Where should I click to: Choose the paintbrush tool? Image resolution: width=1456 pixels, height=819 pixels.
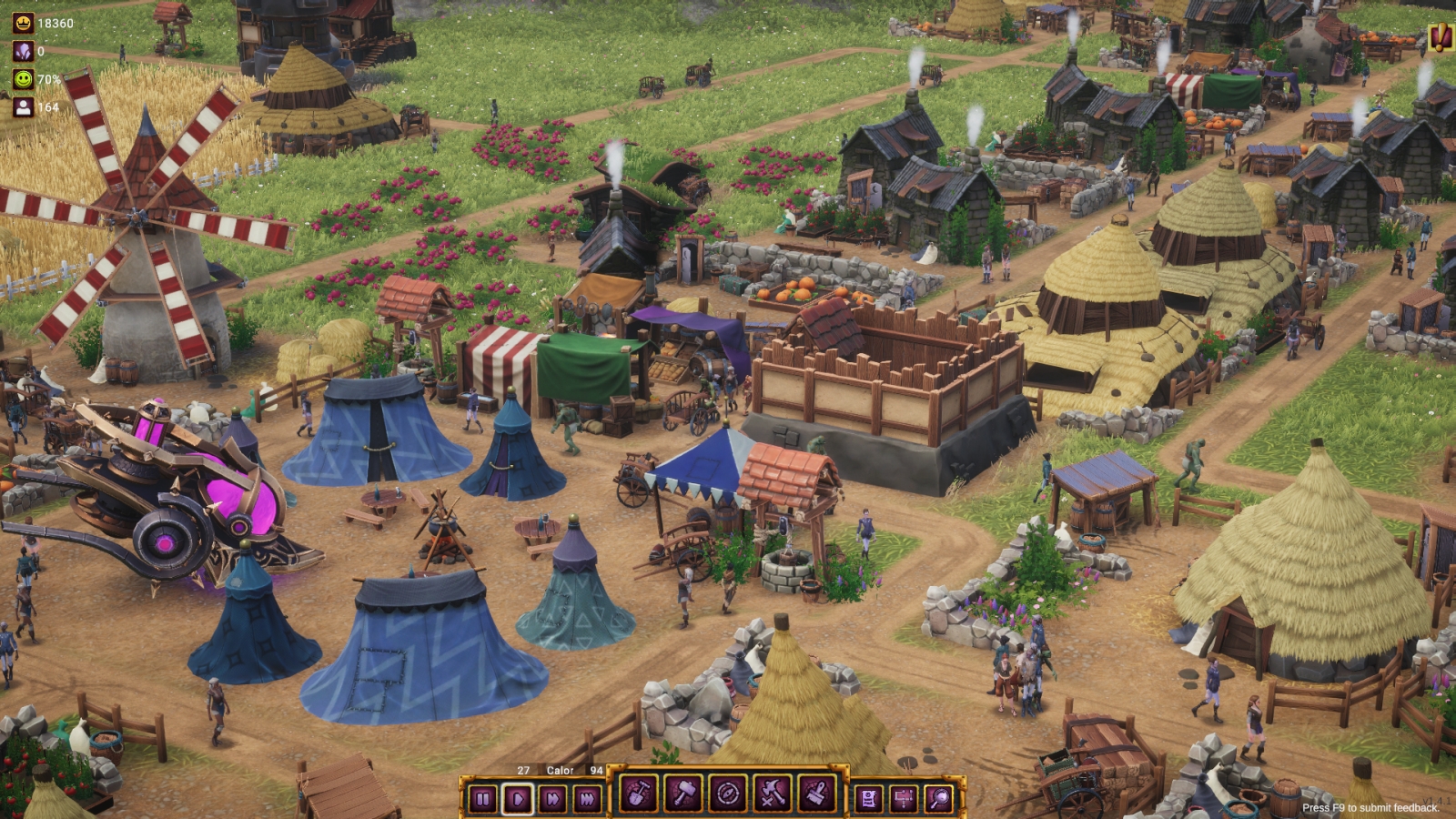[x=816, y=794]
